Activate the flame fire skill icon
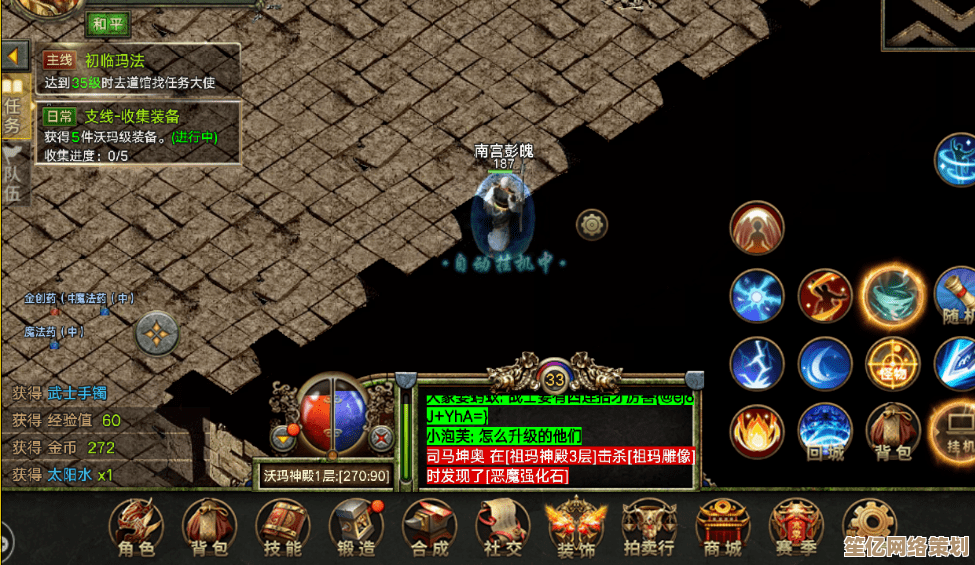 coord(757,430)
